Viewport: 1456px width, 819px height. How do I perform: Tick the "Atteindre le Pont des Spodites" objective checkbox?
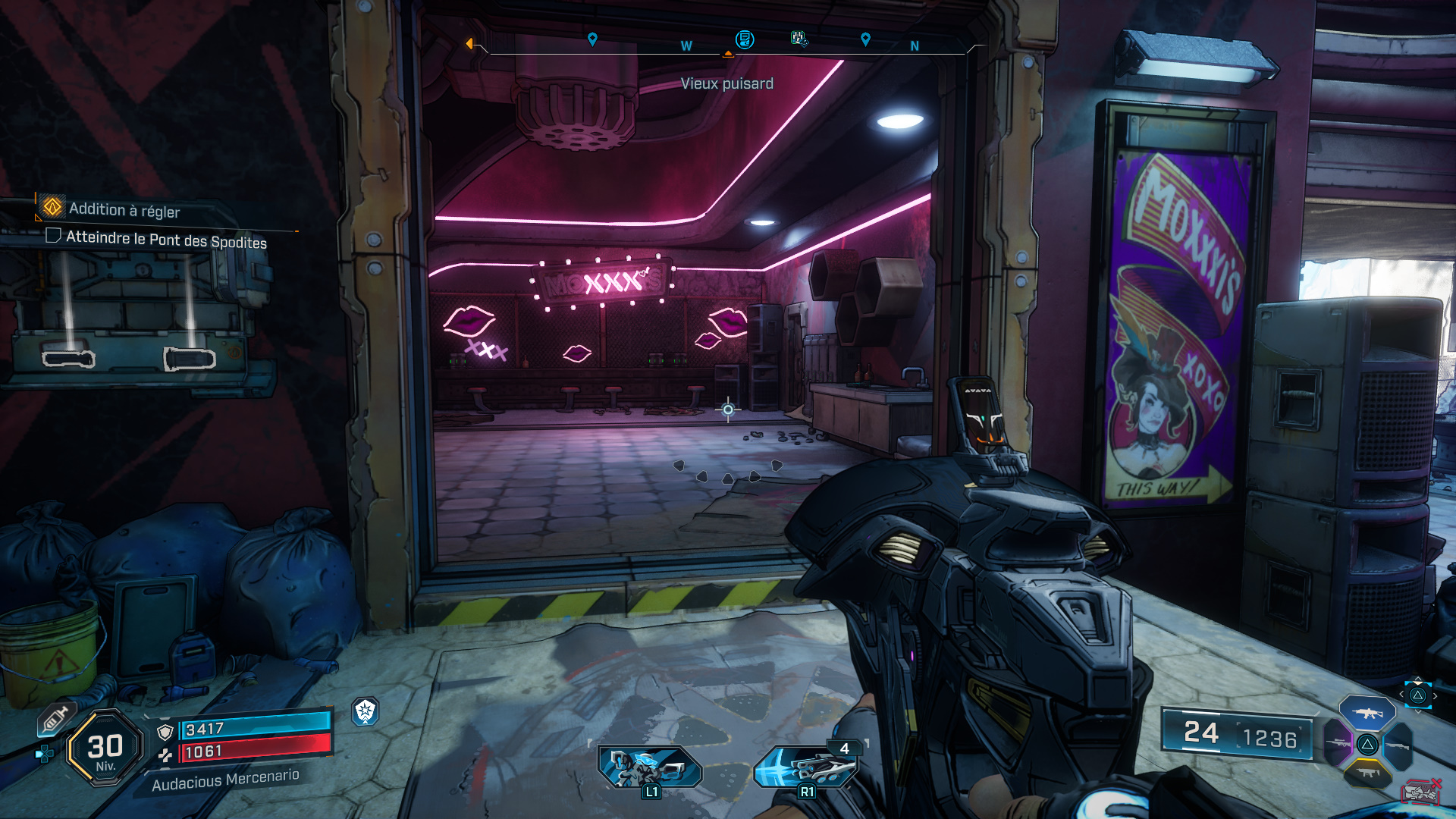[x=53, y=235]
